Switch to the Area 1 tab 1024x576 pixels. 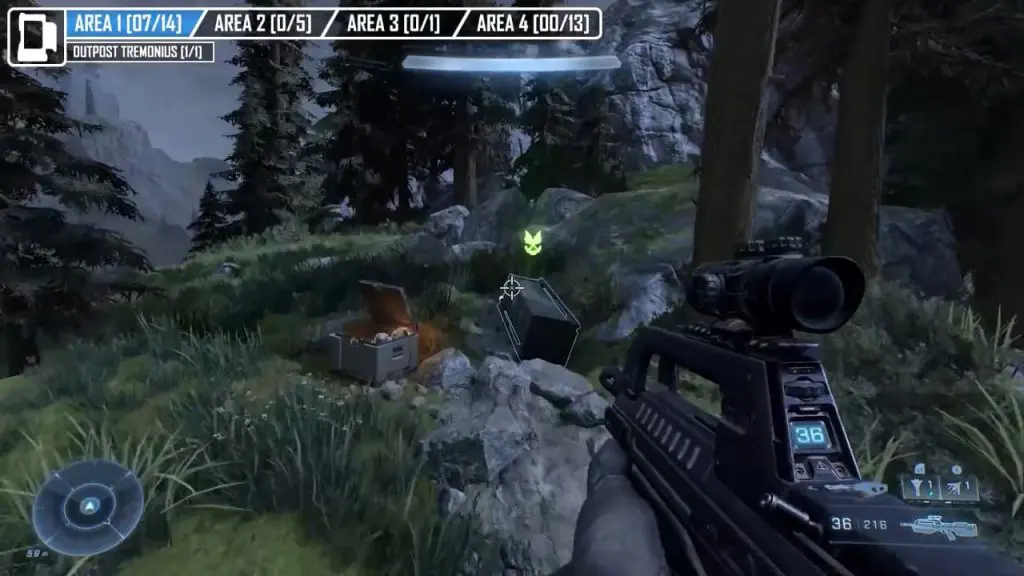(x=128, y=23)
